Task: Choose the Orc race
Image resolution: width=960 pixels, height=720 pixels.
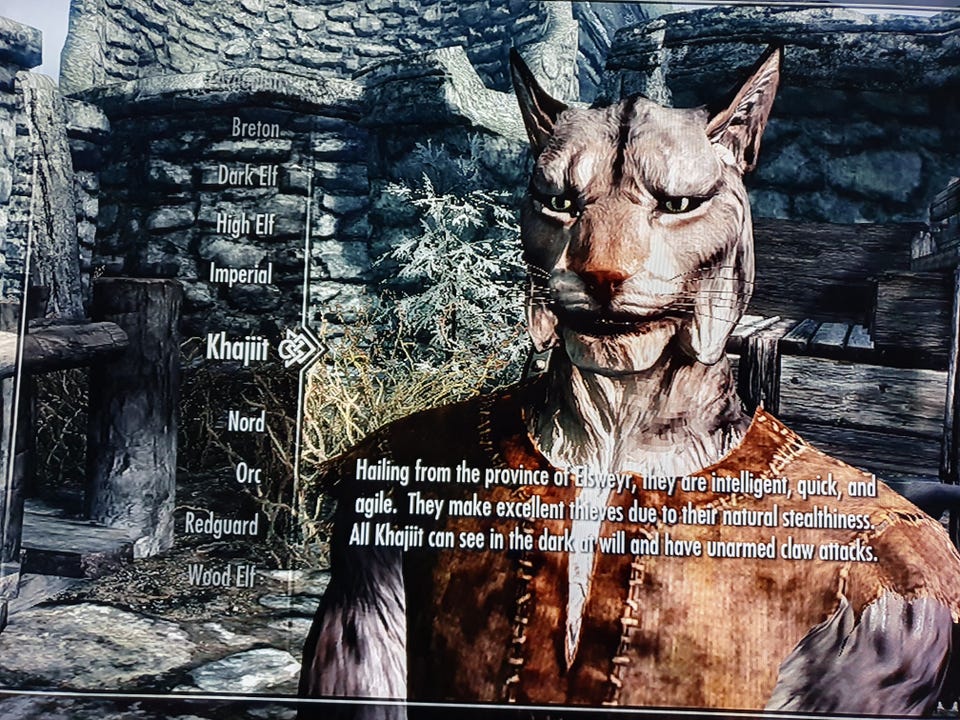Action: click(248, 473)
